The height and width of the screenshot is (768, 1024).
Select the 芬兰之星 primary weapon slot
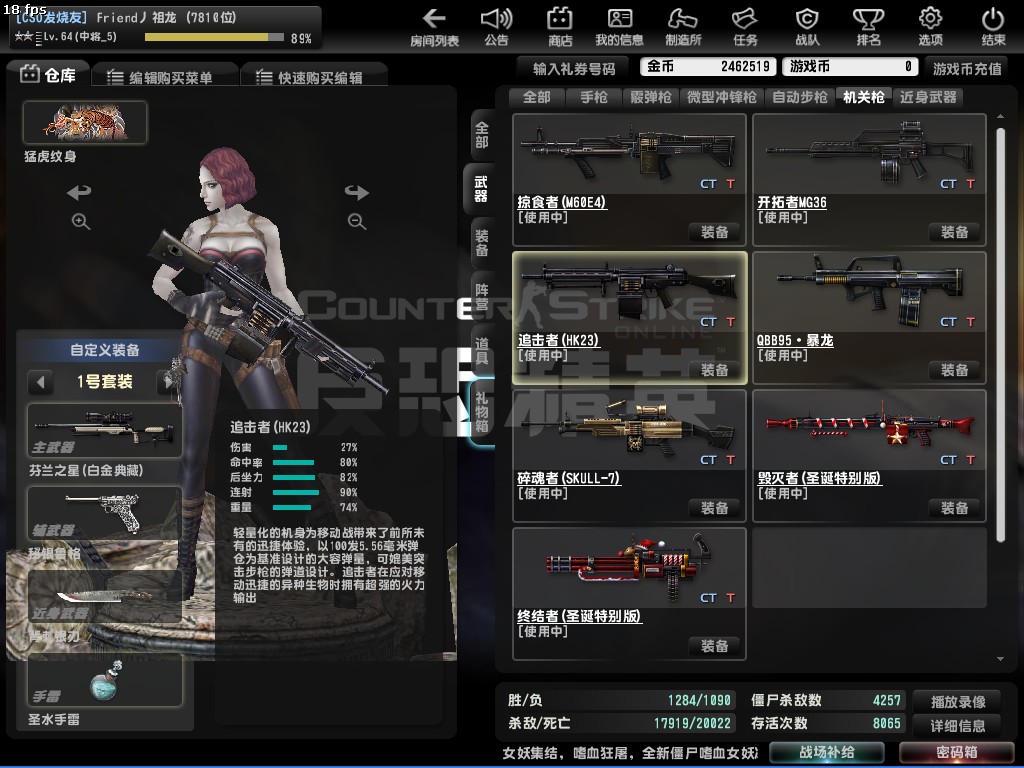[x=104, y=432]
